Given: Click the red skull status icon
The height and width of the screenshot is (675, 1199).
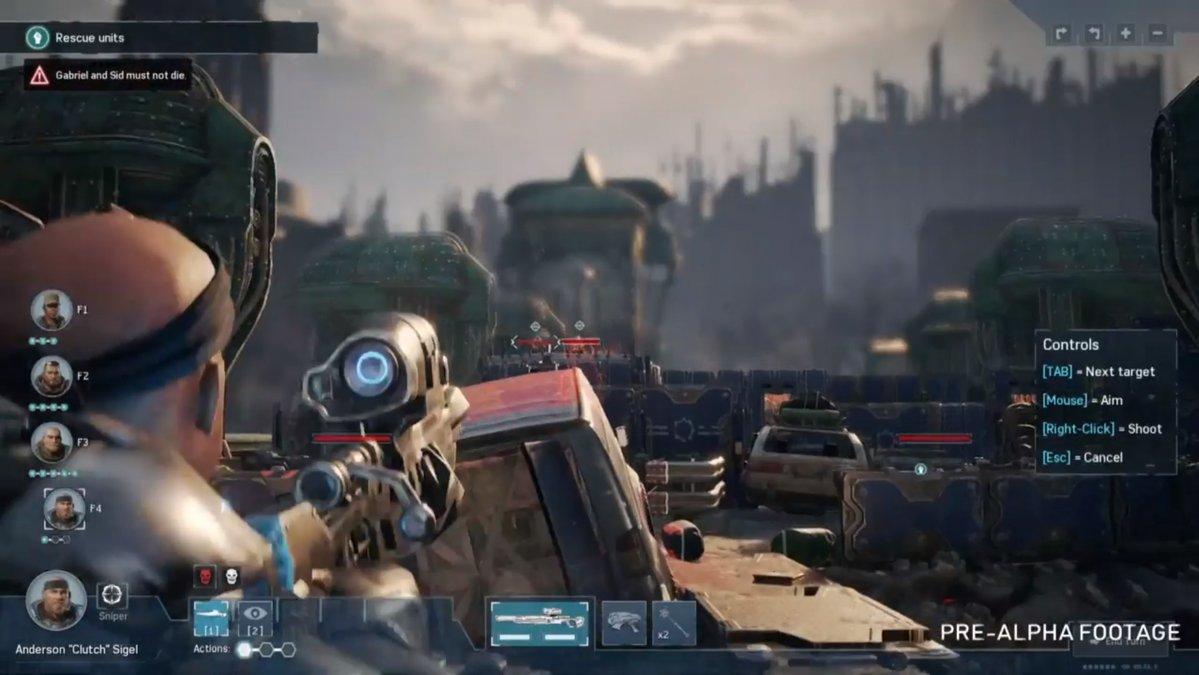Looking at the screenshot, I should (x=203, y=577).
